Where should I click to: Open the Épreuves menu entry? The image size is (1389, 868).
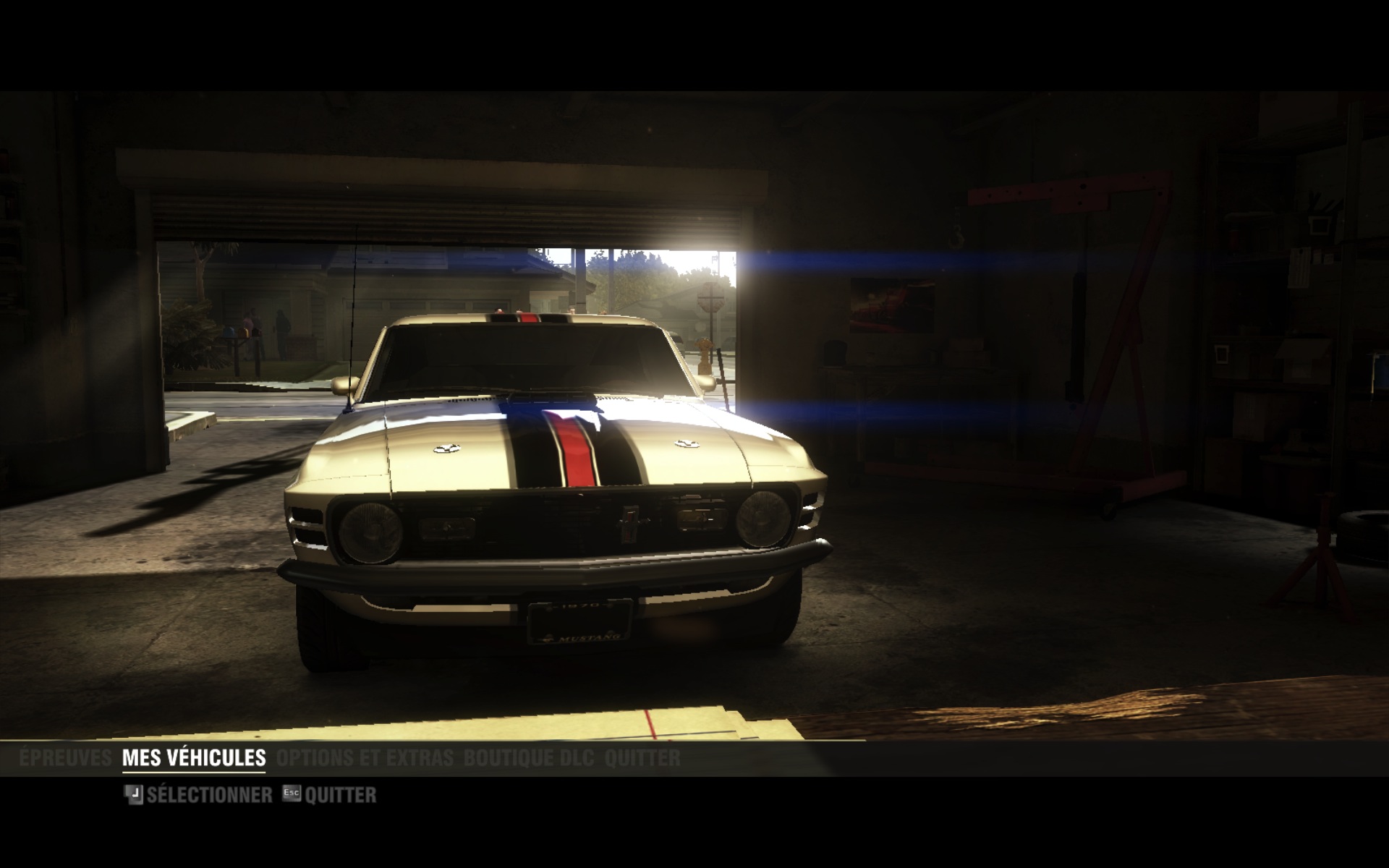(65, 758)
